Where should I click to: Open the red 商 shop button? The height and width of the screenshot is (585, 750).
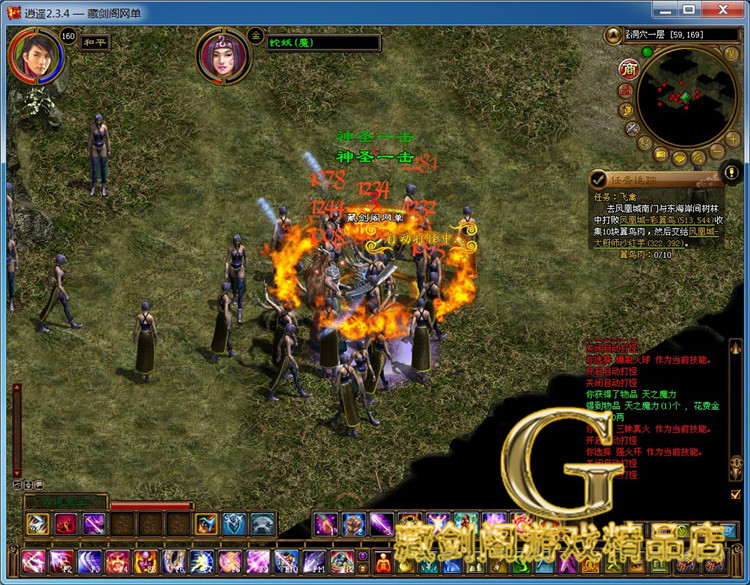(x=629, y=69)
